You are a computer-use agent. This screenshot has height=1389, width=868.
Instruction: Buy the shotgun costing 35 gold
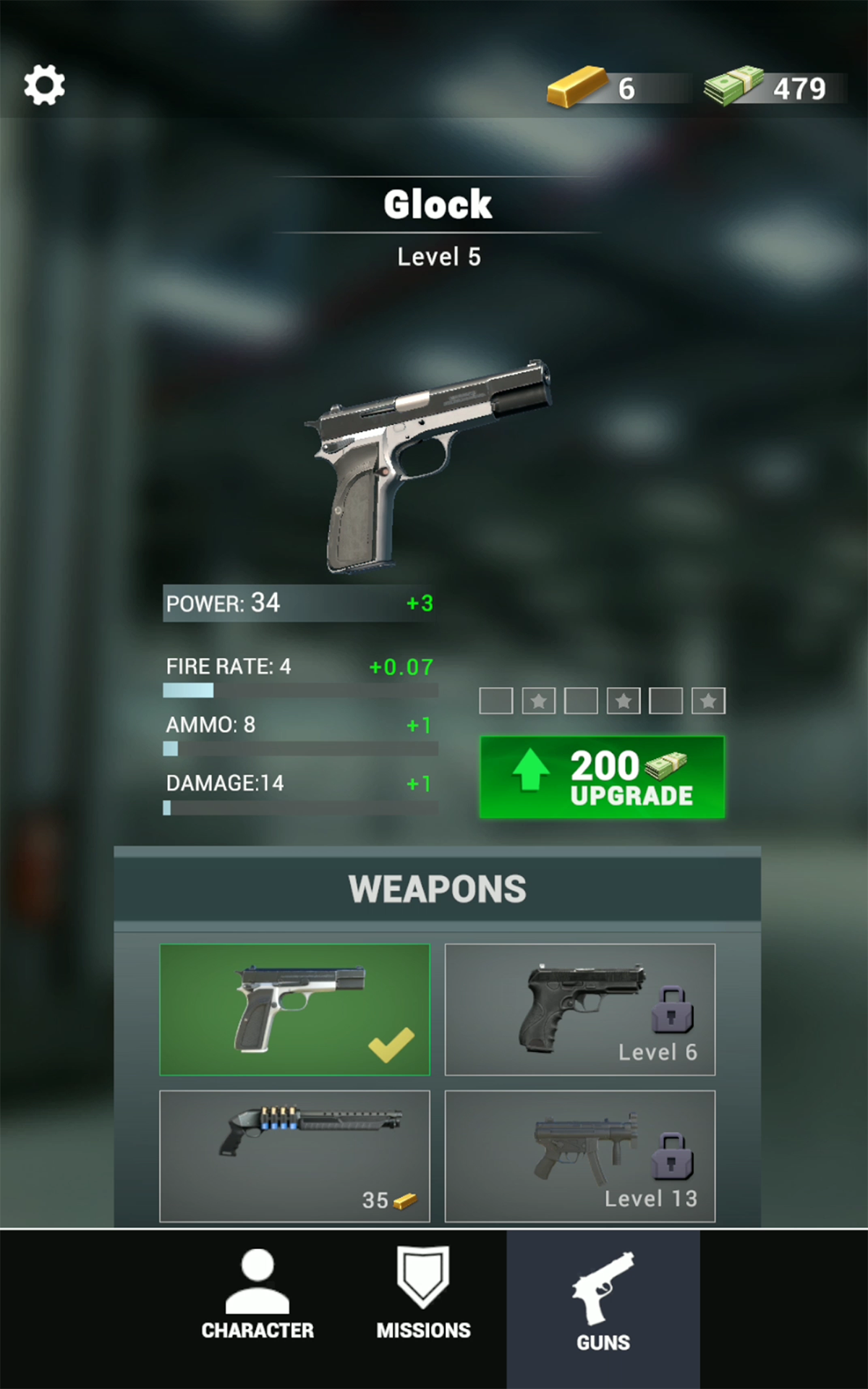(294, 1155)
